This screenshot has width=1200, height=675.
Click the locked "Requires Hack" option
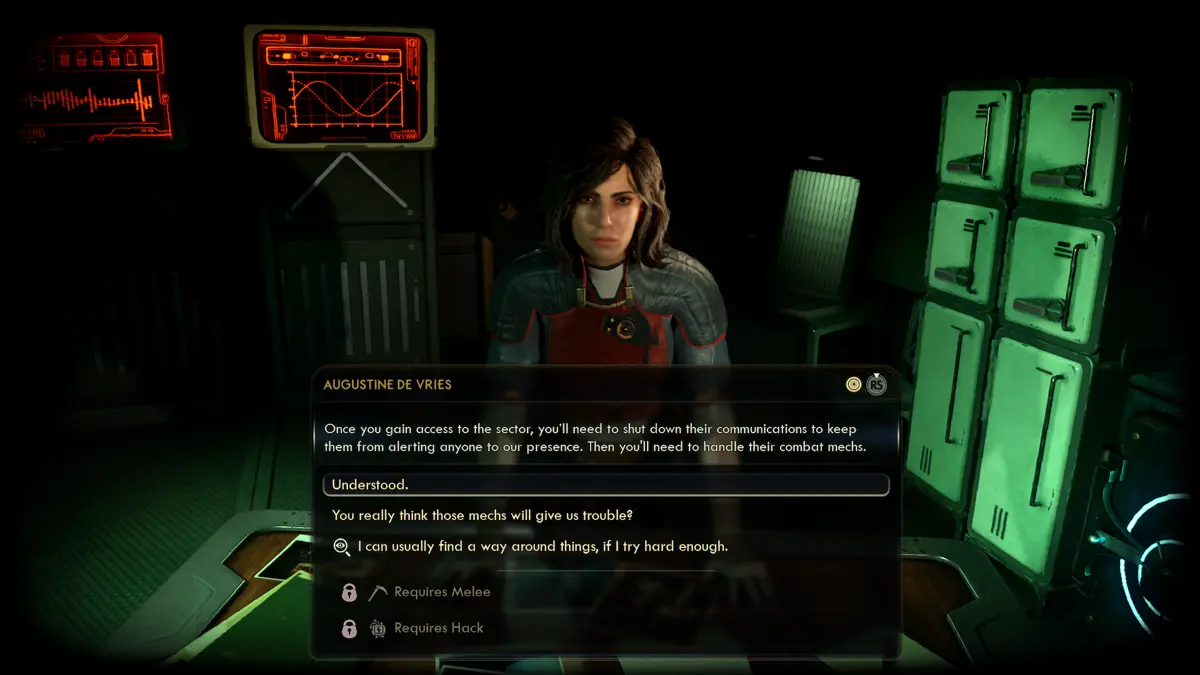(x=438, y=628)
